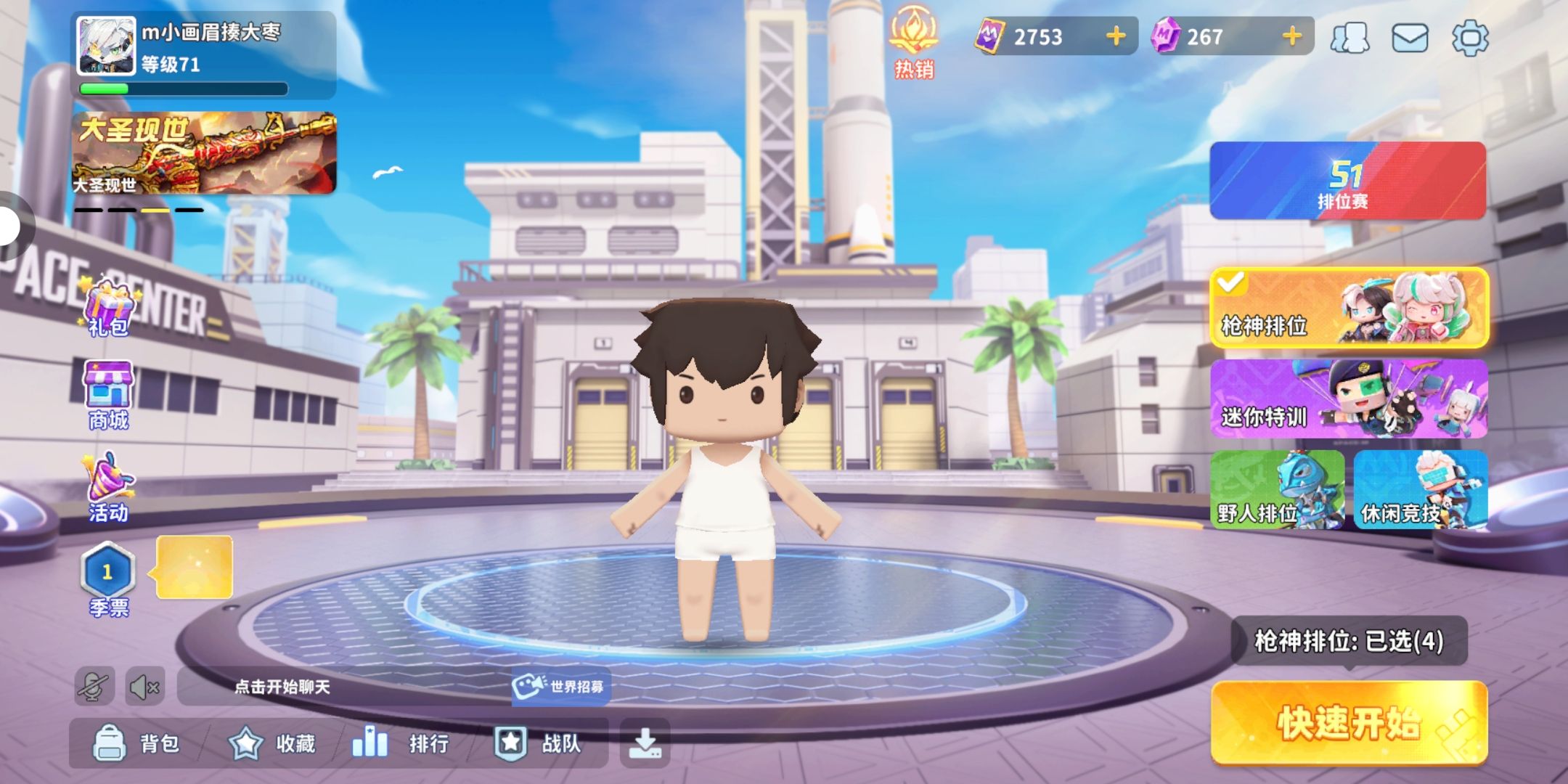The width and height of the screenshot is (1568, 784).
Task: Toggle the muted speaker icon
Action: [144, 687]
